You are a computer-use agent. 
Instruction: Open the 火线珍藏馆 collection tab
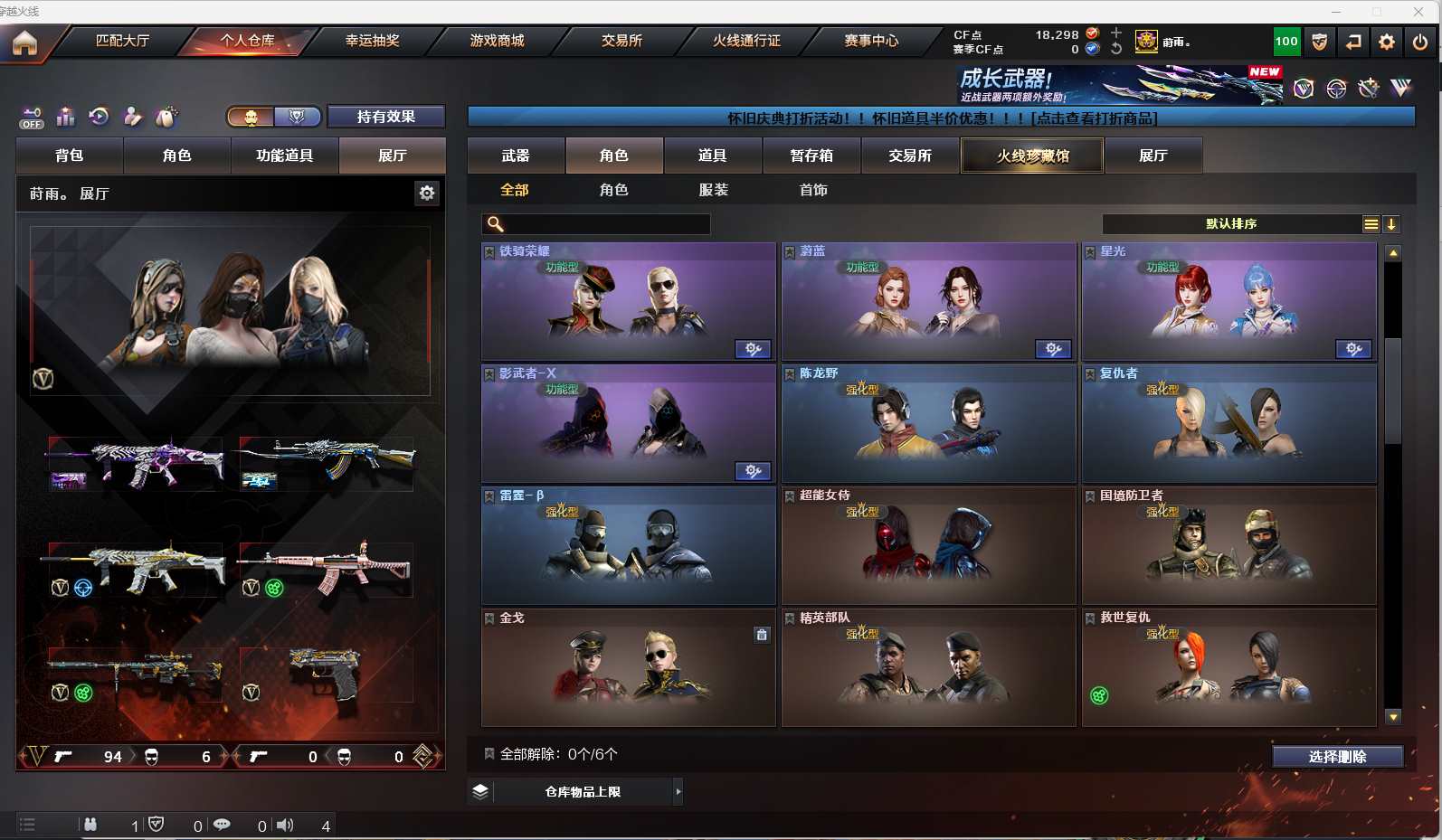click(1032, 156)
